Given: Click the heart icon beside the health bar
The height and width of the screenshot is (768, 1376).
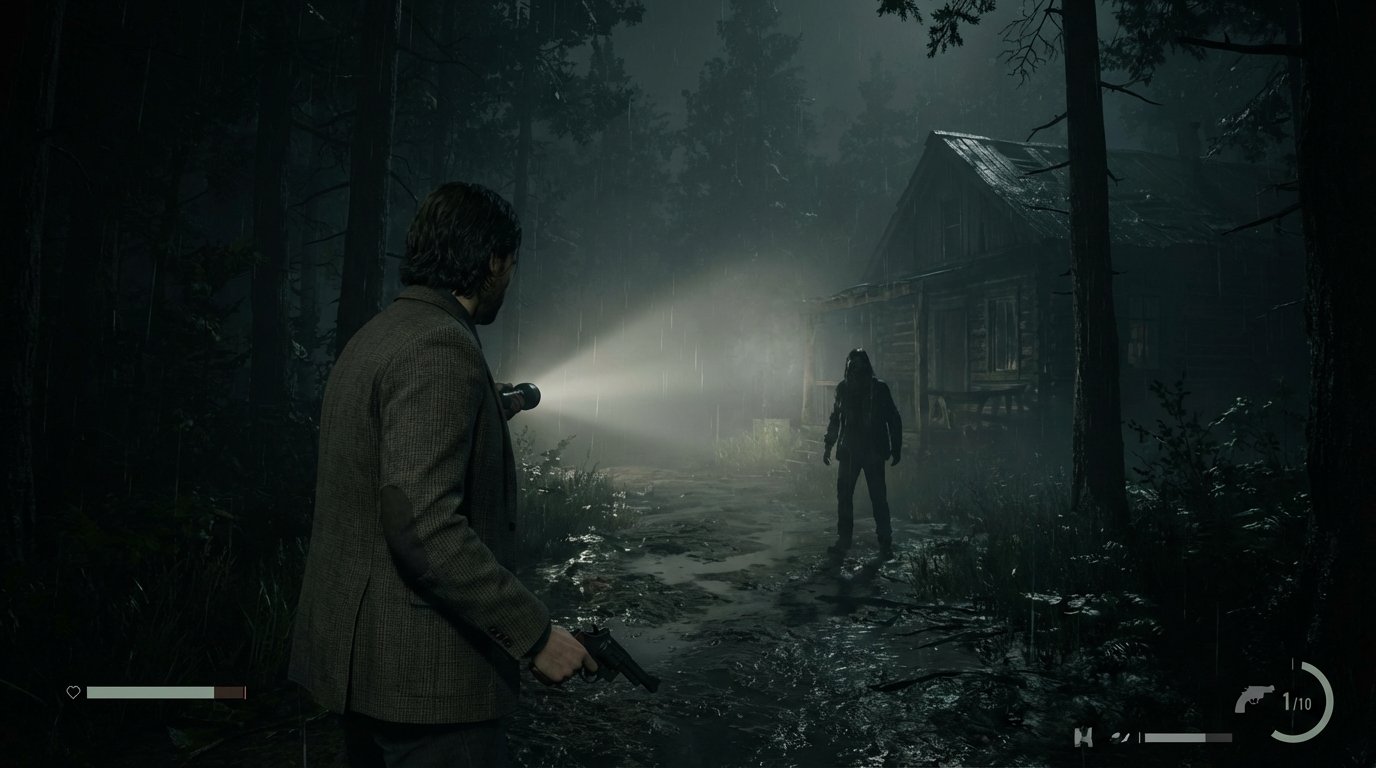Looking at the screenshot, I should [x=73, y=691].
